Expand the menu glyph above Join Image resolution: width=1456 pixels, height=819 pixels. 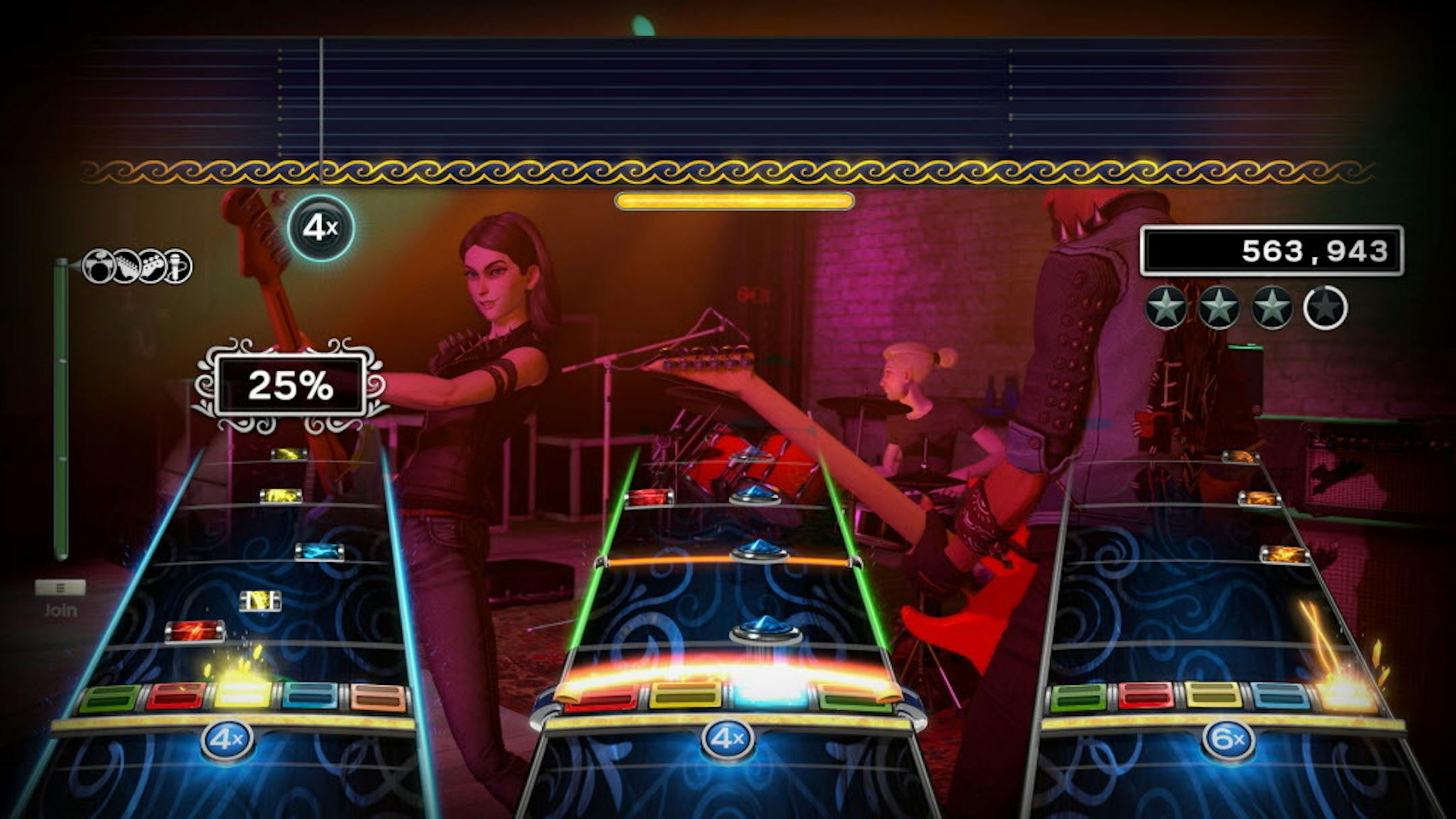(61, 586)
